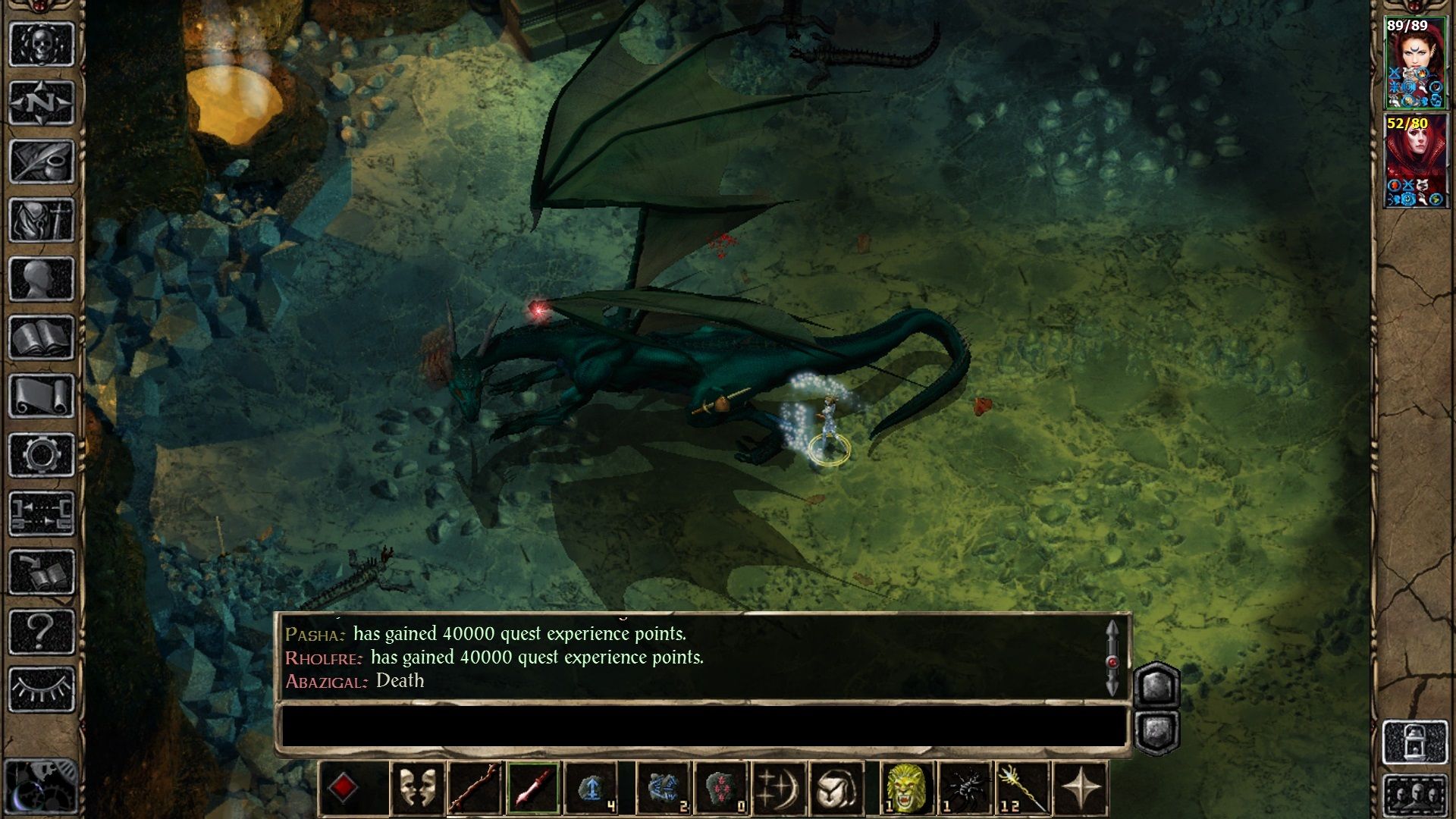
Task: Open the mage spellbook
Action: (42, 337)
